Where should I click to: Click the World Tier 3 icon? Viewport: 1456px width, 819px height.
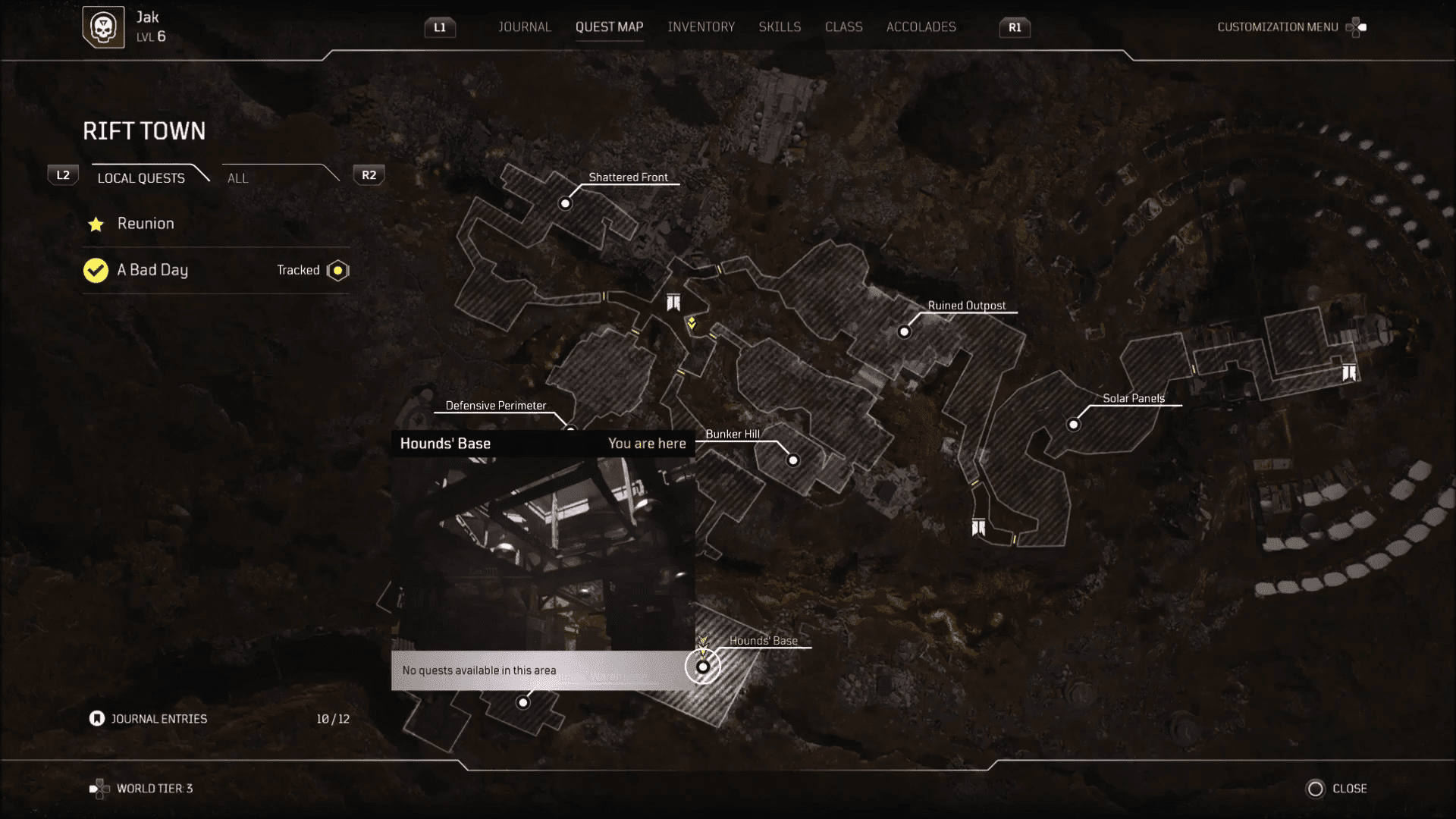coord(98,788)
